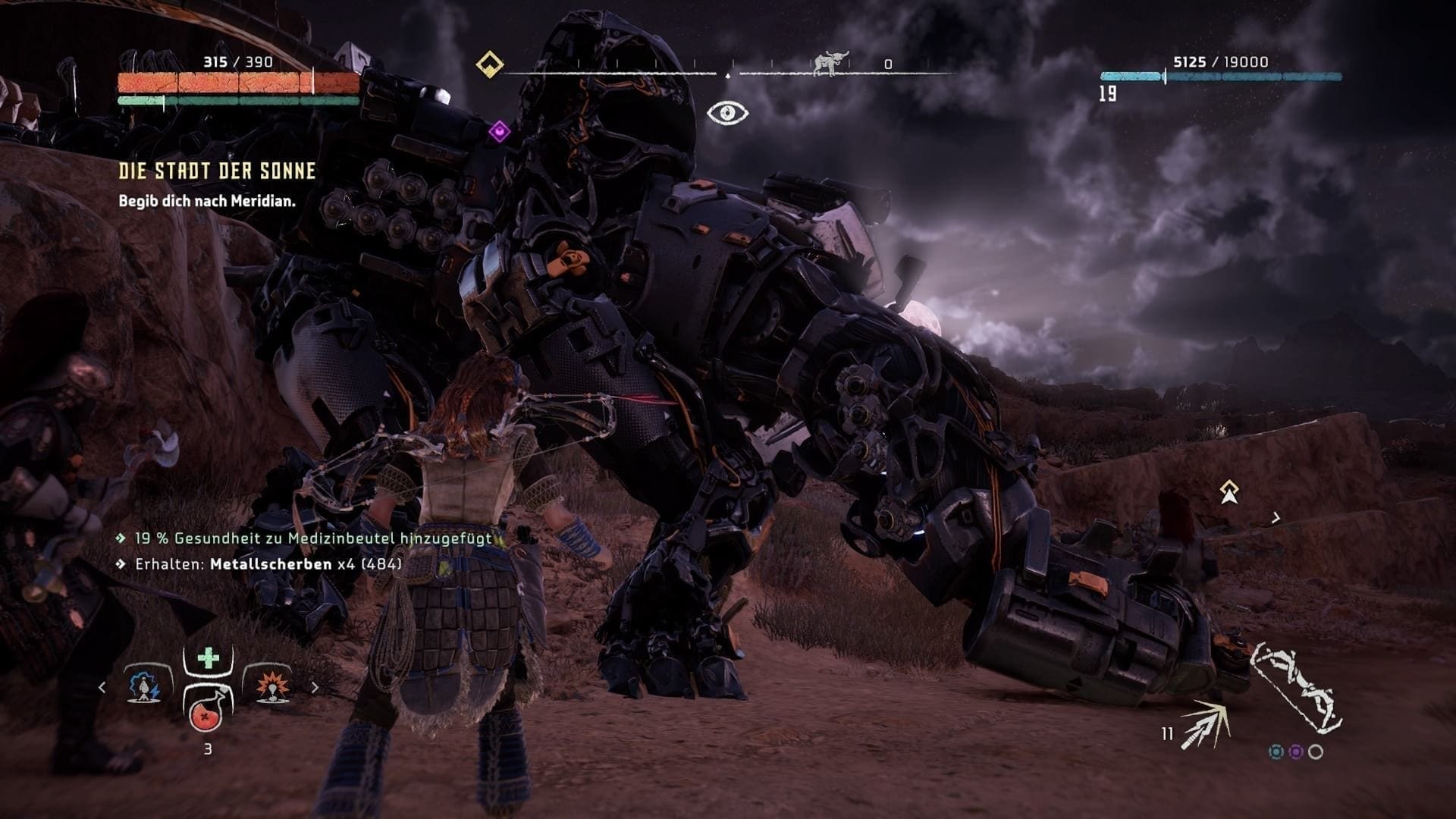Image resolution: width=1456 pixels, height=819 pixels.
Task: Click the purple weapon modification slot
Action: pos(1296,752)
